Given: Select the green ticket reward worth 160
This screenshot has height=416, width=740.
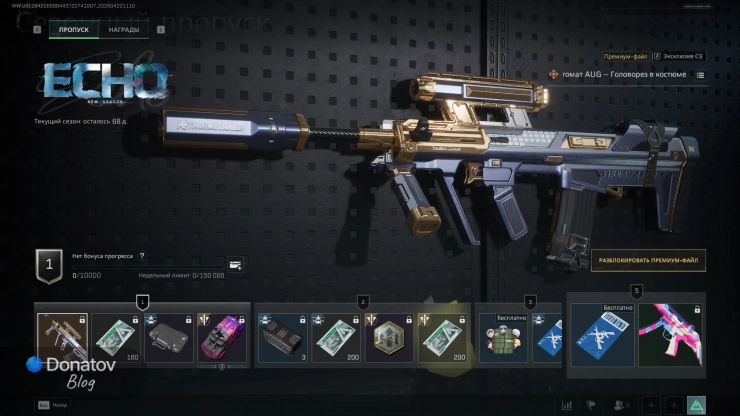Looking at the screenshot, I should tap(117, 338).
